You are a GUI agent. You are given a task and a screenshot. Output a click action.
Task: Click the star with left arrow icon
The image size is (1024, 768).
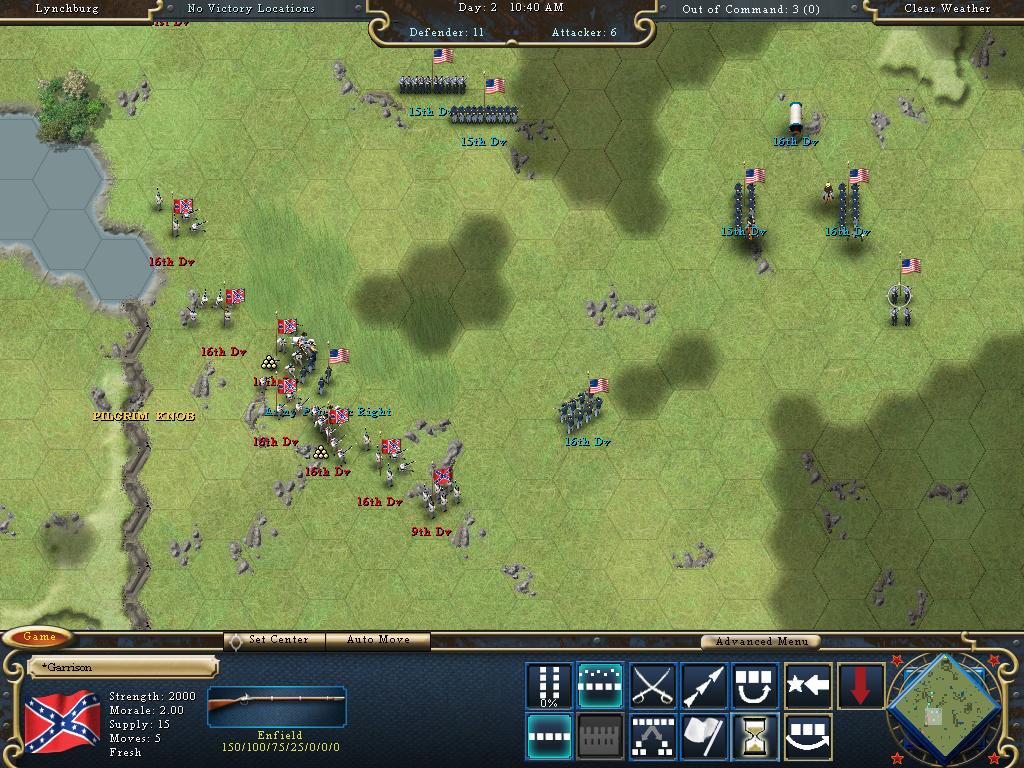808,686
